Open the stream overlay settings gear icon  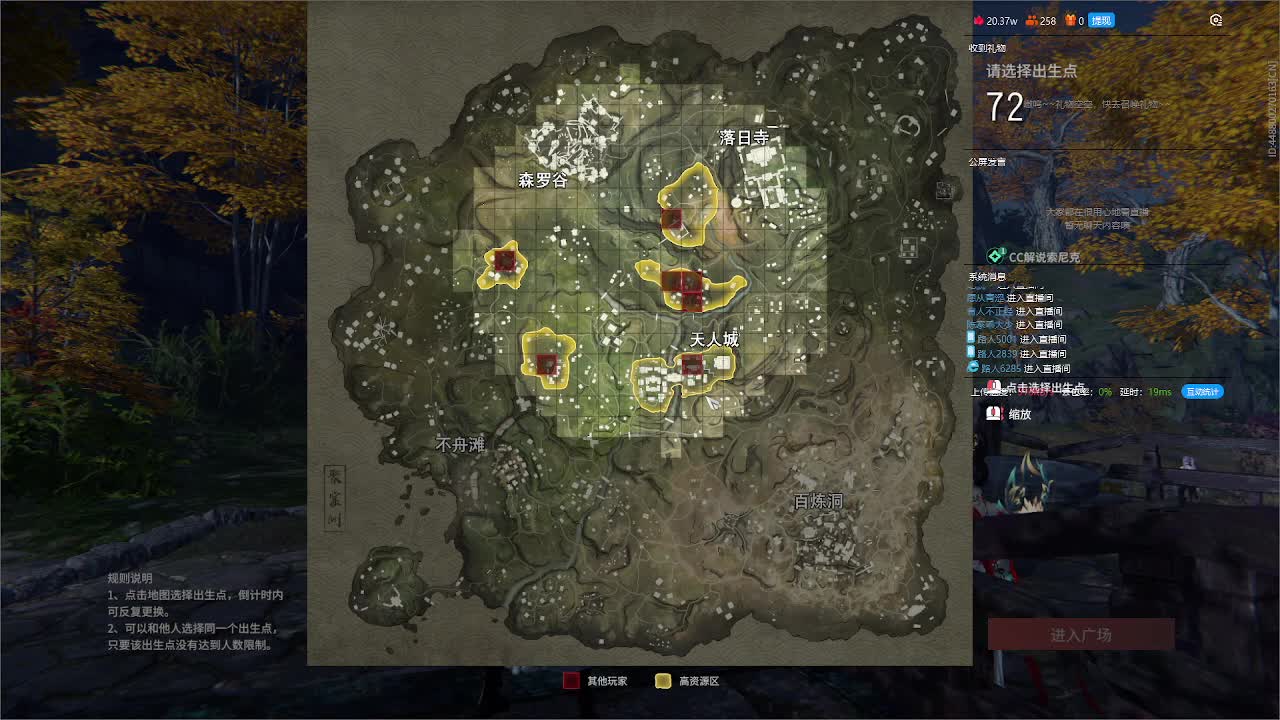pos(1216,20)
